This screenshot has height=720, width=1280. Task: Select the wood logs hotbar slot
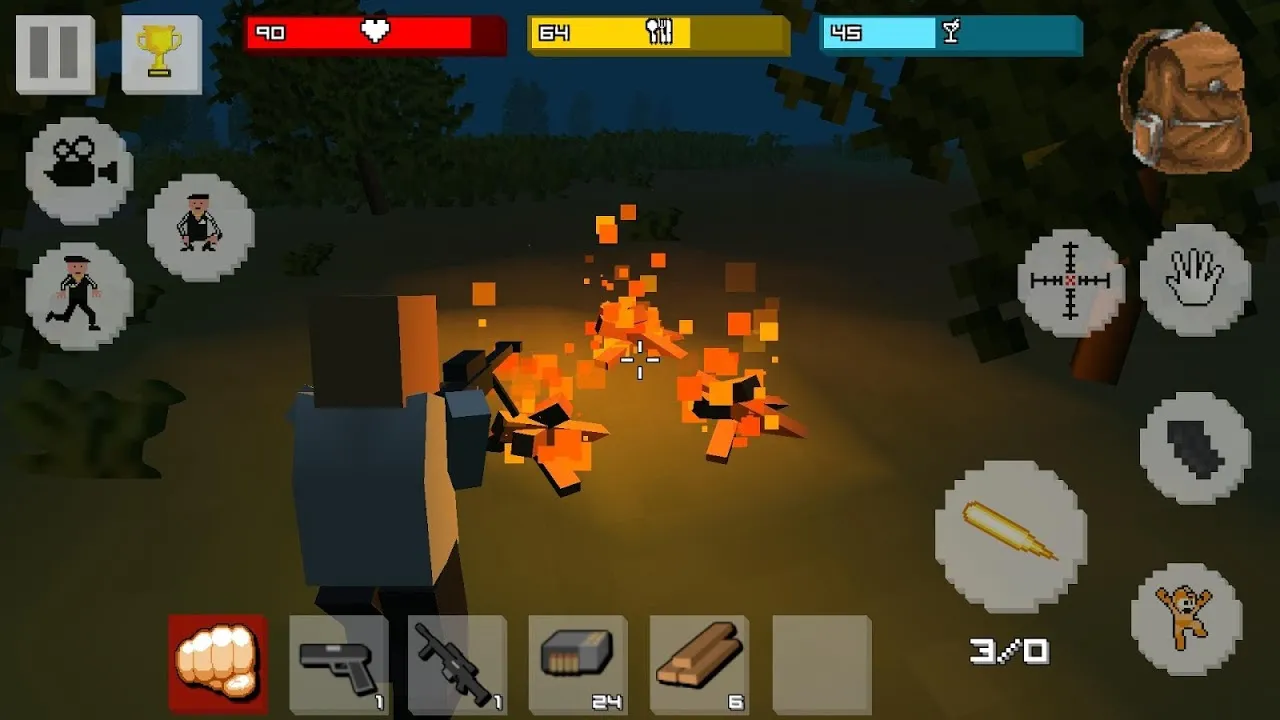coord(699,663)
